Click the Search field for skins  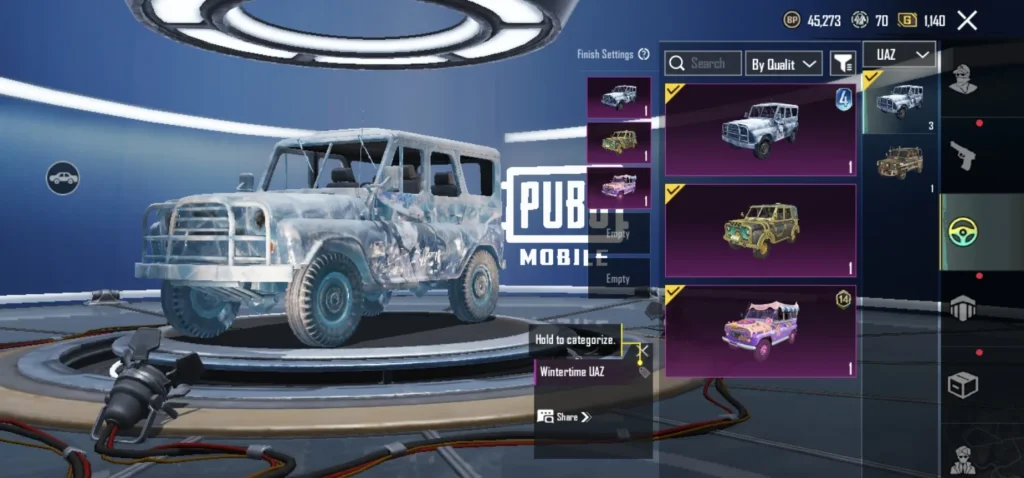pyautogui.click(x=703, y=63)
